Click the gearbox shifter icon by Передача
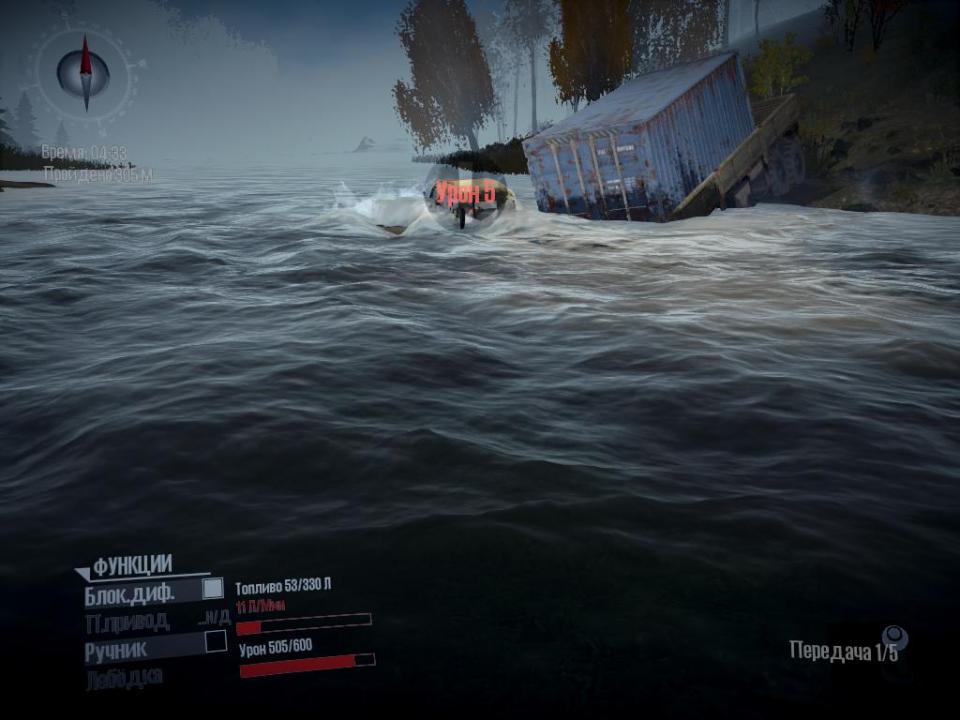 895,637
